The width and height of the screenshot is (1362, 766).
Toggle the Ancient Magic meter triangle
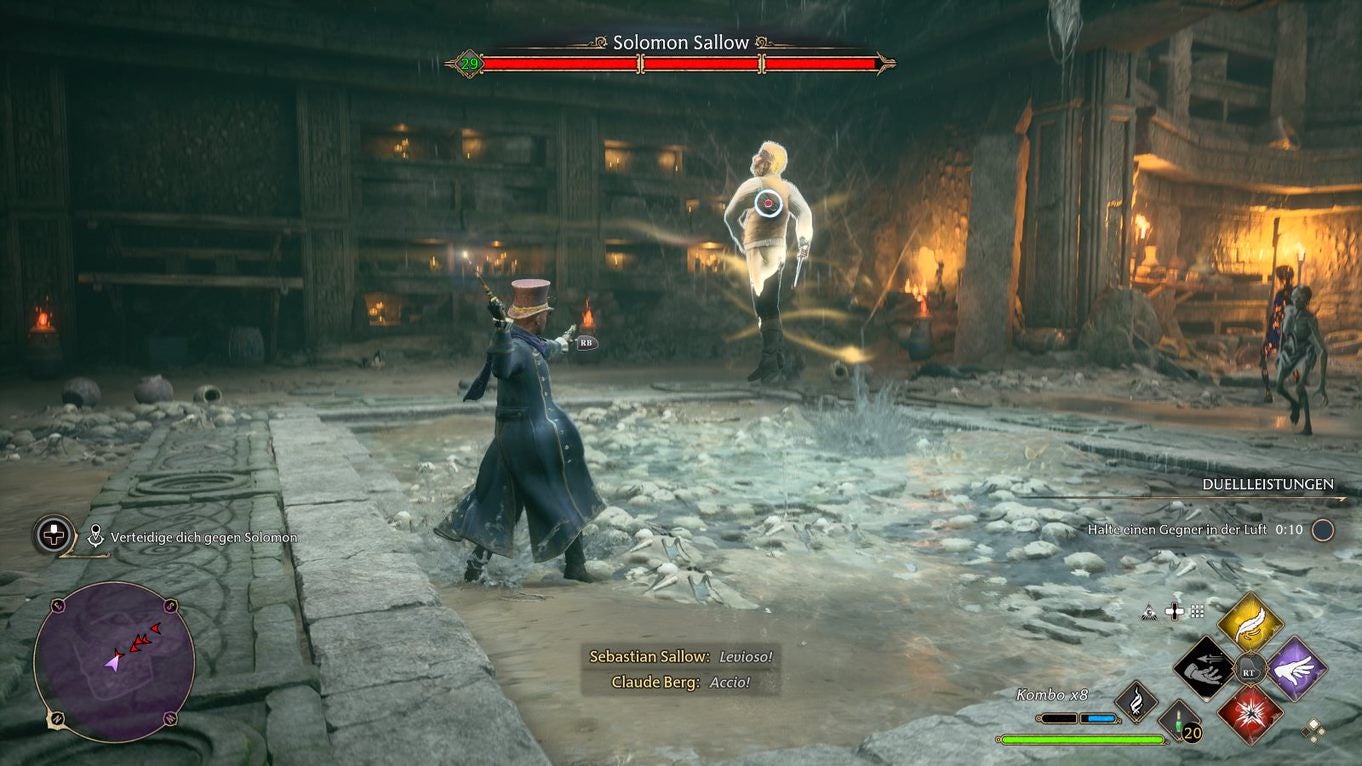1150,612
